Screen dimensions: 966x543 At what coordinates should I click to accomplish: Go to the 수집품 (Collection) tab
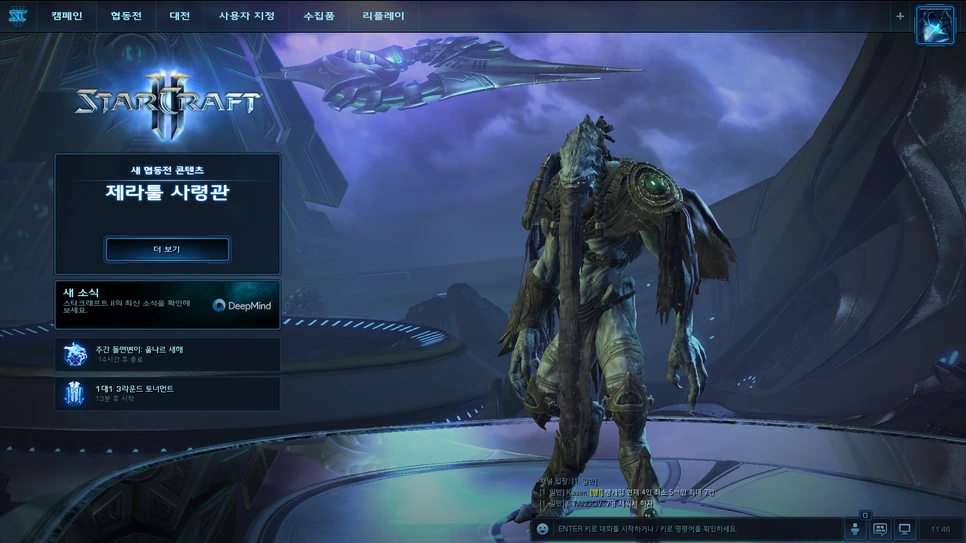[319, 16]
